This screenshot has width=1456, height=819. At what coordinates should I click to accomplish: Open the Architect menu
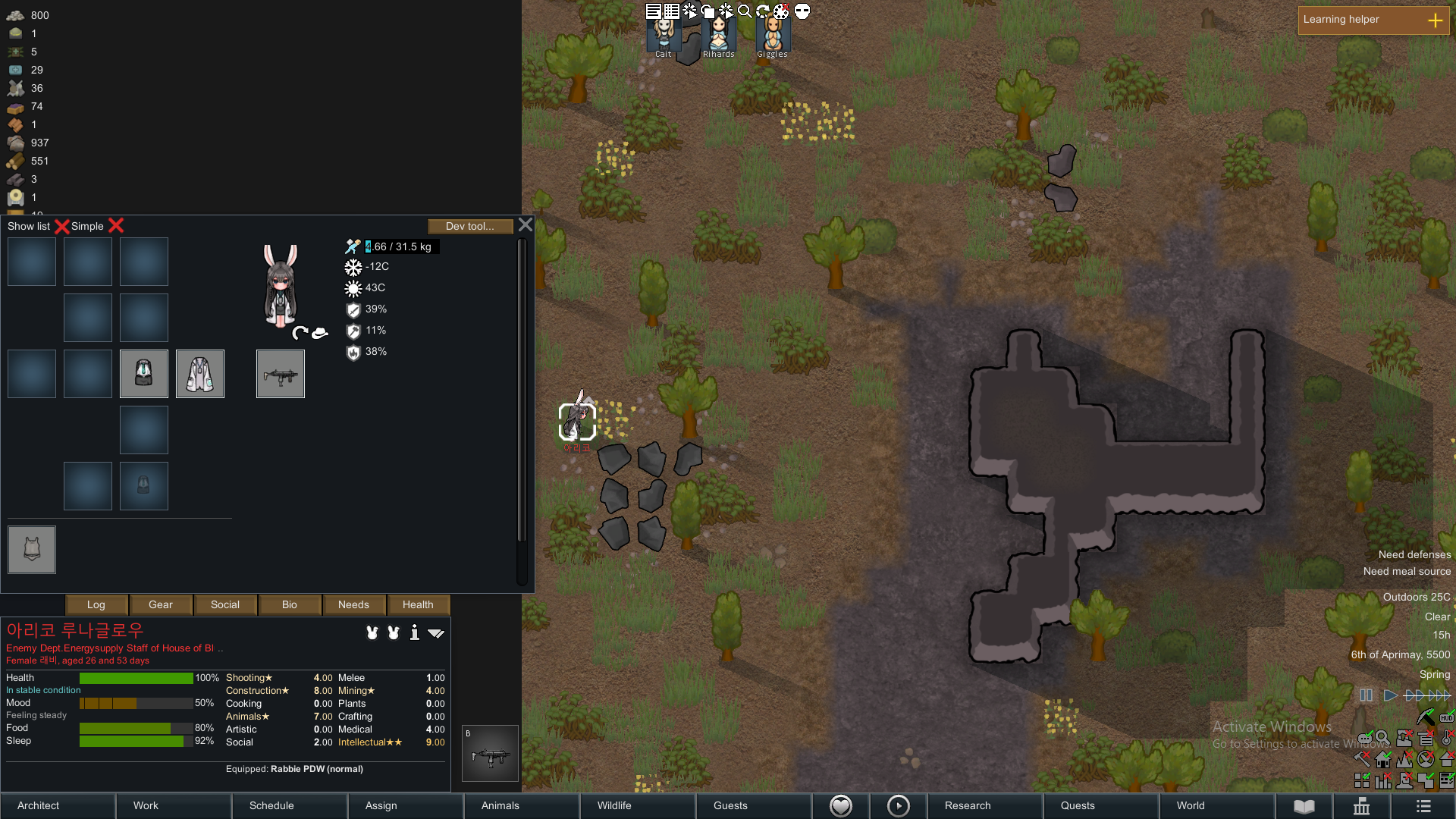click(39, 805)
